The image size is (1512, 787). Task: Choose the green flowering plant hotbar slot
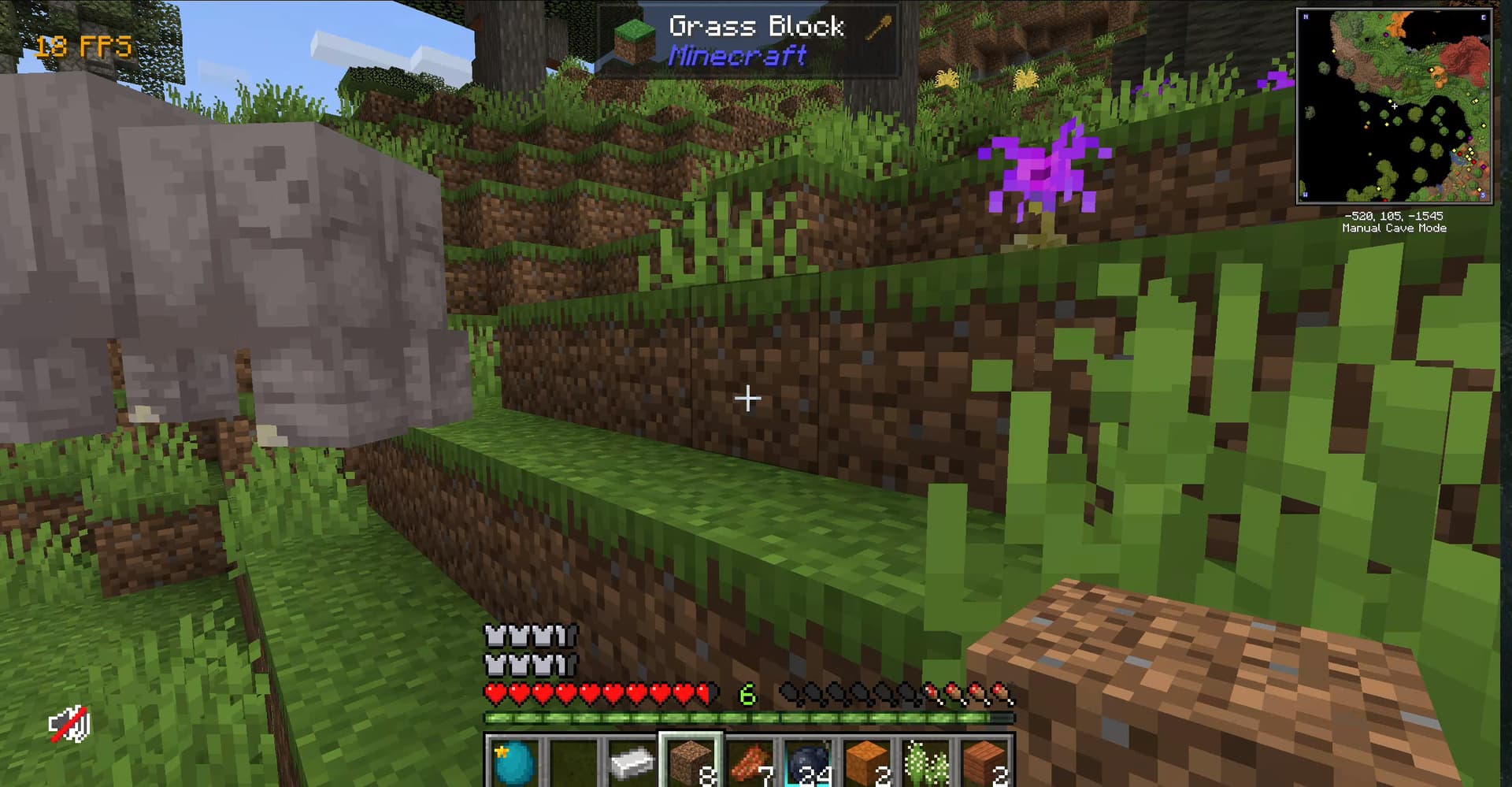[x=925, y=762]
